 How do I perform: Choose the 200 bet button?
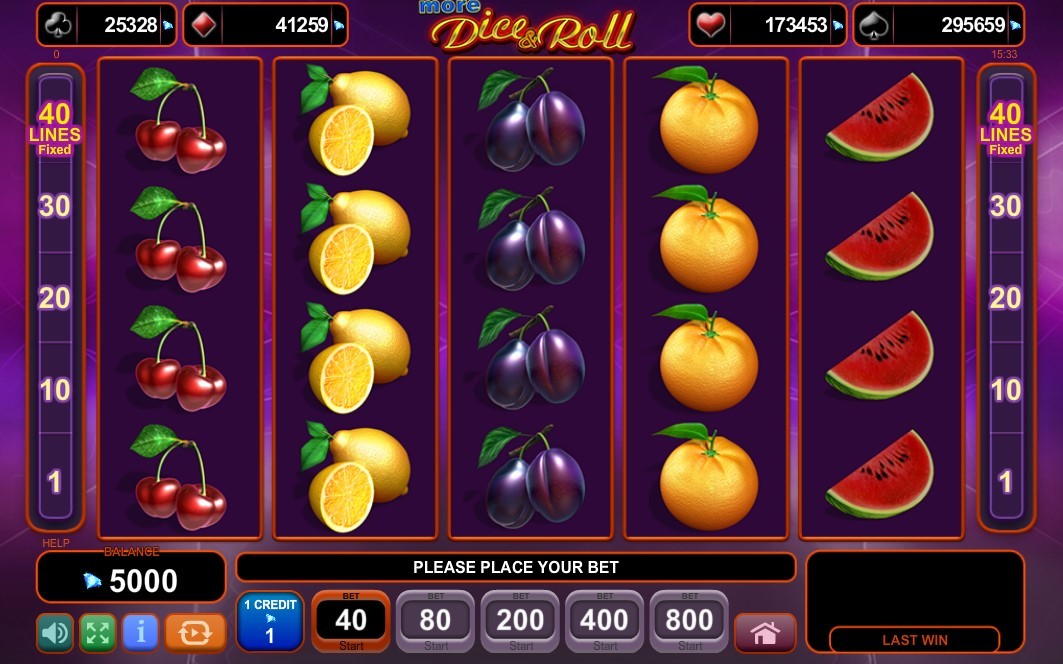pos(520,622)
